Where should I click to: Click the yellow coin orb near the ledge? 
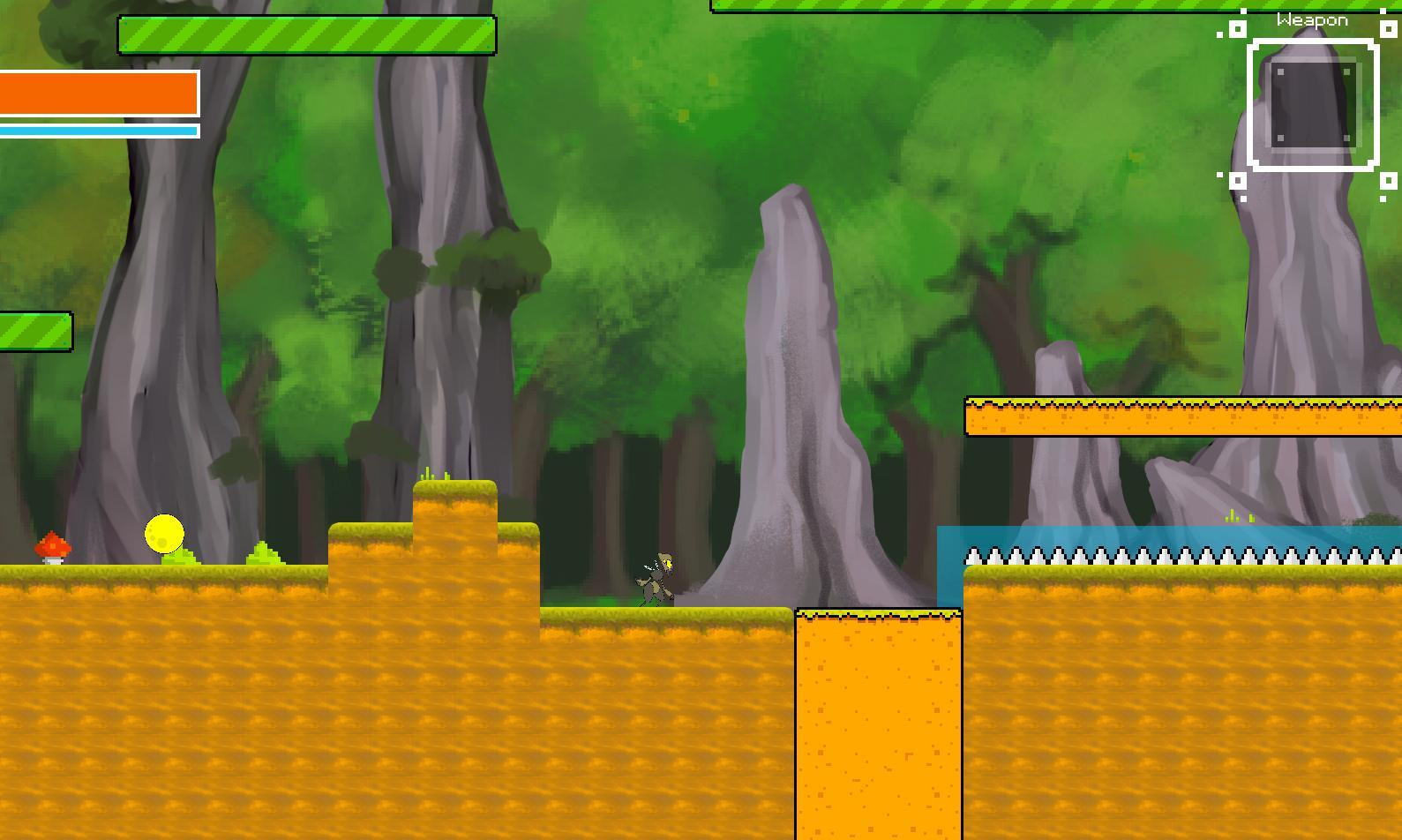[x=163, y=531]
